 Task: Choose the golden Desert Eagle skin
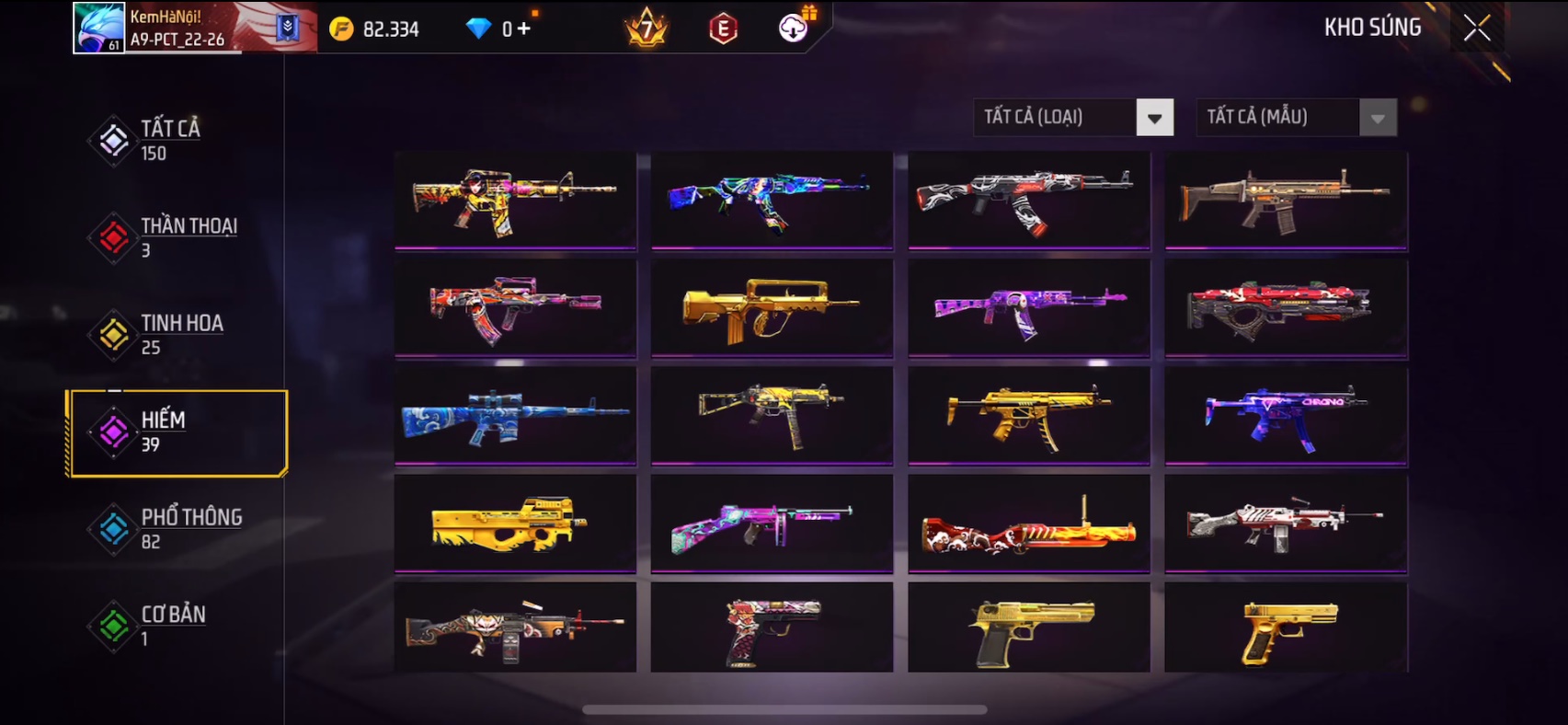[x=1028, y=628]
